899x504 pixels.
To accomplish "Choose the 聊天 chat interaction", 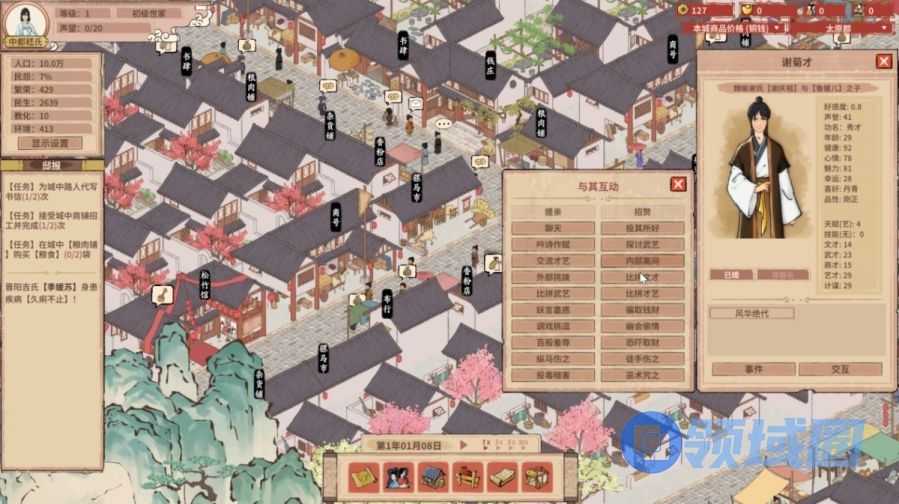I will [x=553, y=228].
